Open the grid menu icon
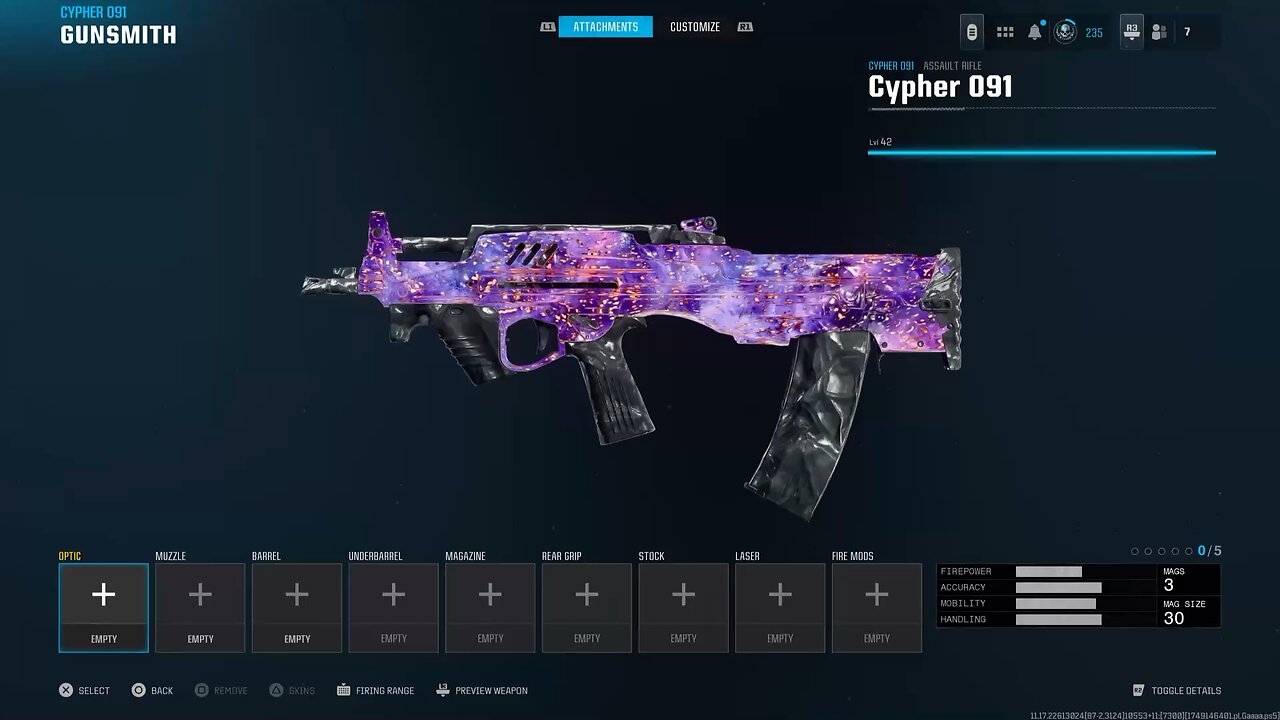 1005,32
